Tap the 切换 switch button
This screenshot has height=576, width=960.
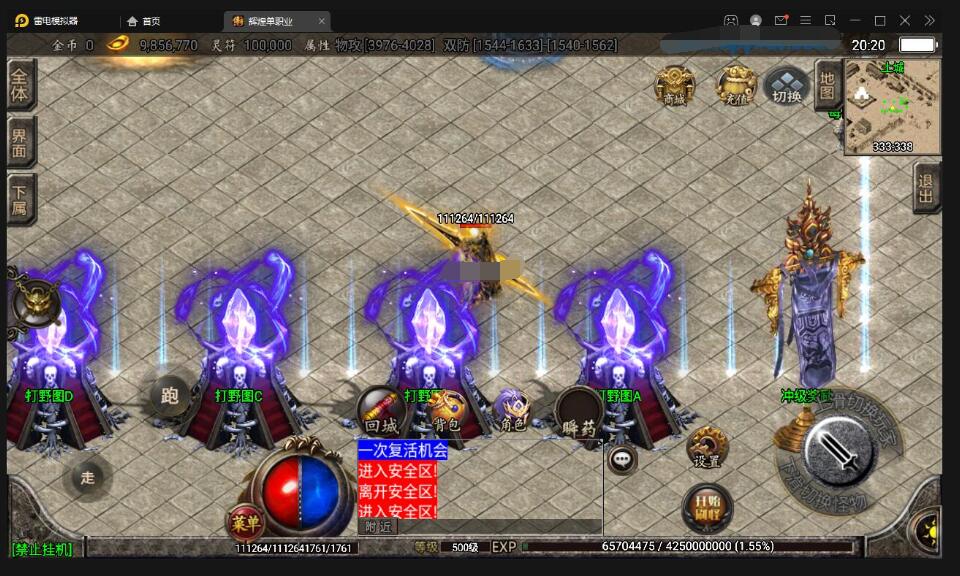(787, 87)
